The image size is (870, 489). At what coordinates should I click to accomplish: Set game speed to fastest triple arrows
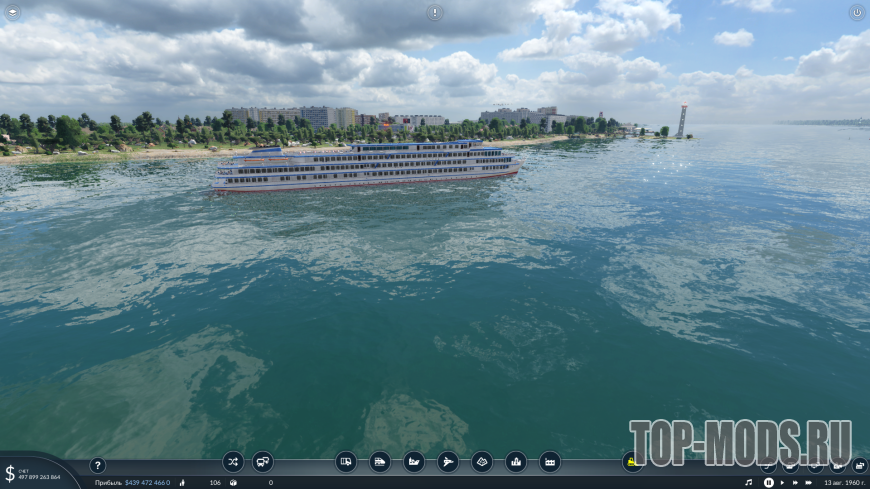(809, 482)
